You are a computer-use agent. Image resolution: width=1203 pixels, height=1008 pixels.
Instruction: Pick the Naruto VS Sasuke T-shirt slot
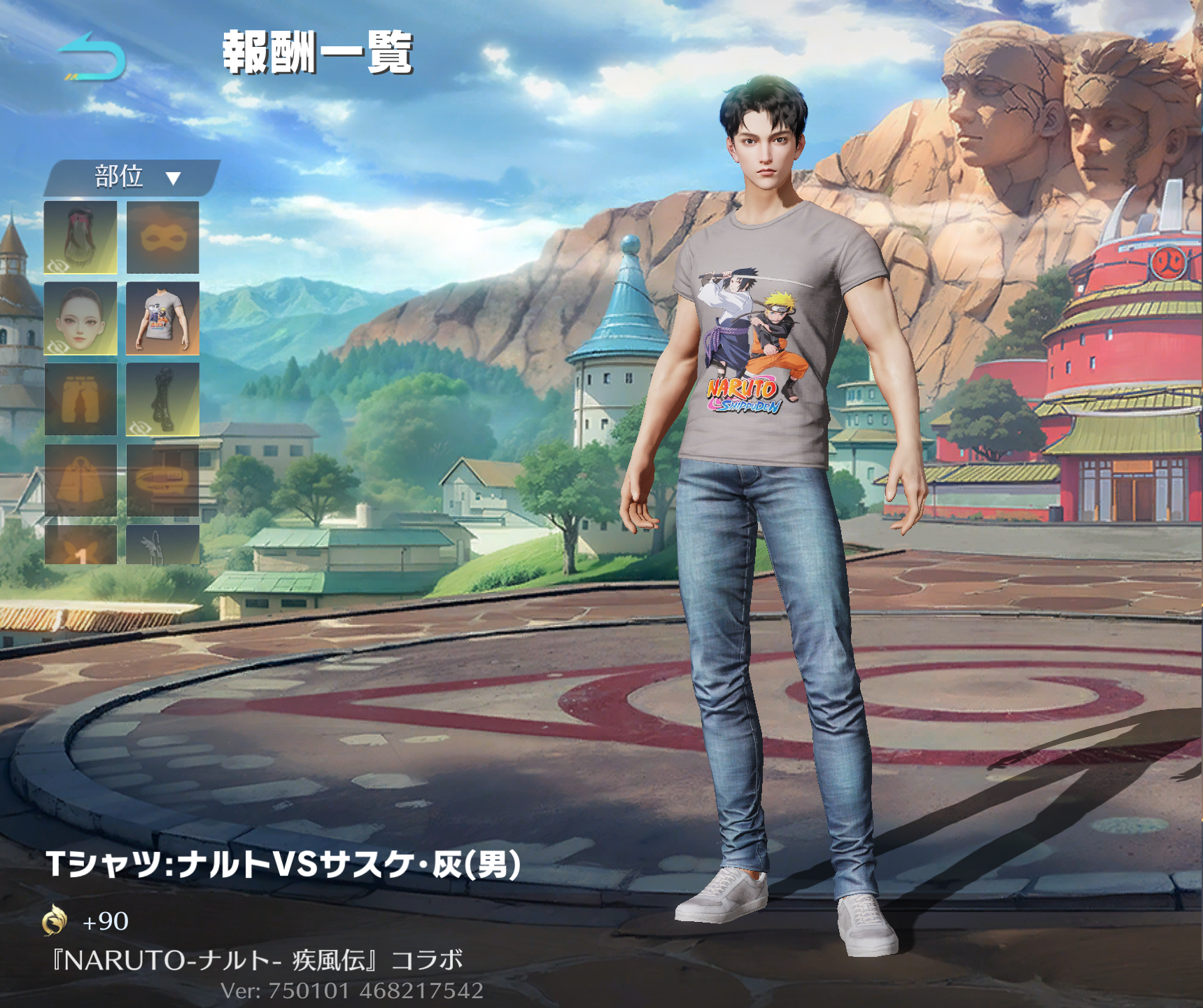pyautogui.click(x=162, y=318)
